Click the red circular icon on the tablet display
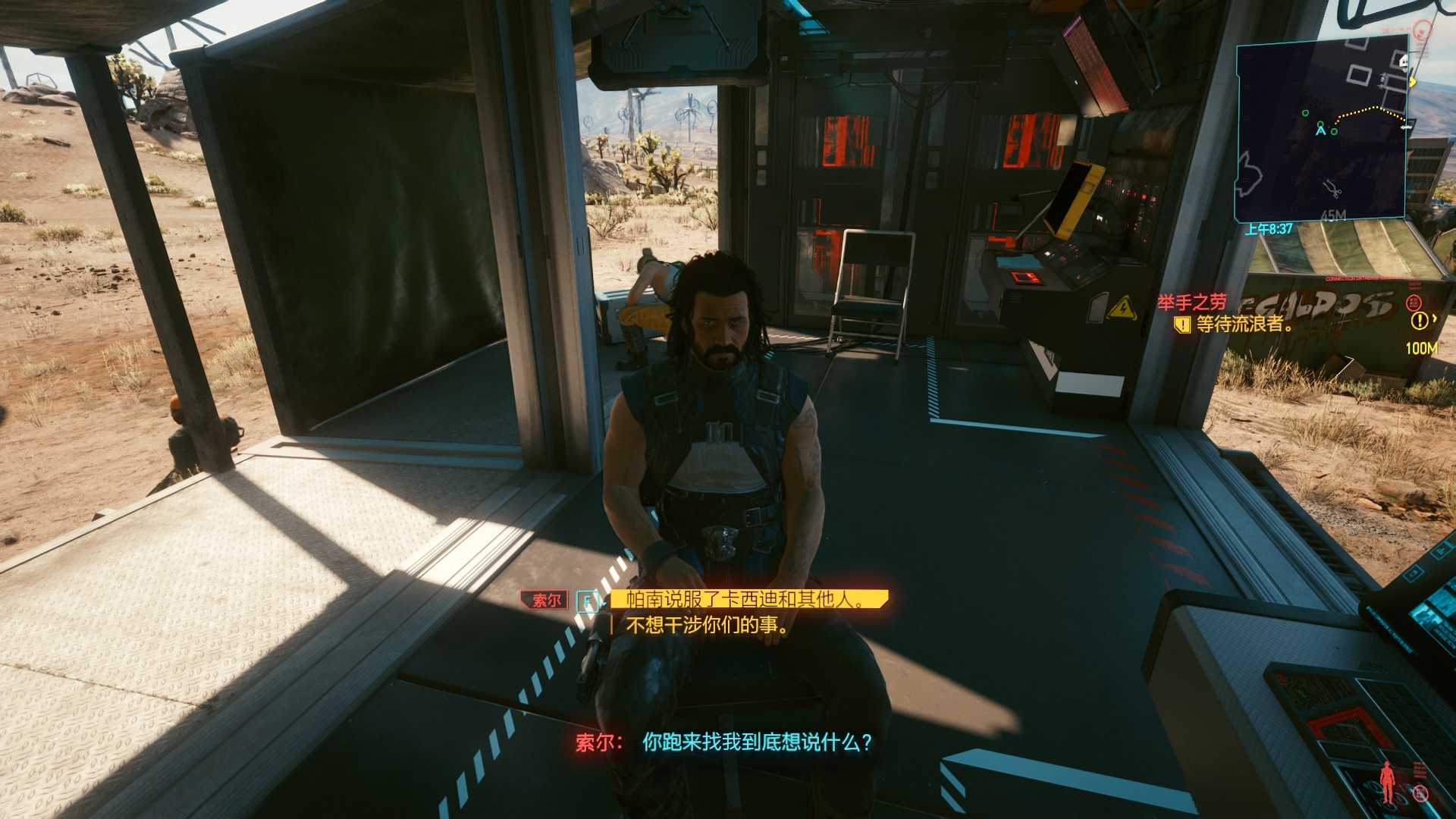 1420,794
